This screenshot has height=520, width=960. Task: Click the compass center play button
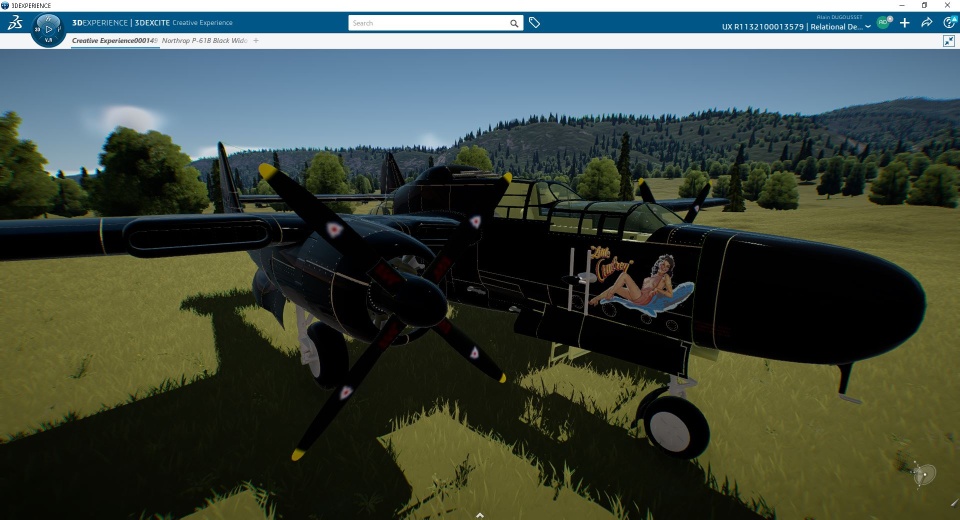pyautogui.click(x=48, y=29)
